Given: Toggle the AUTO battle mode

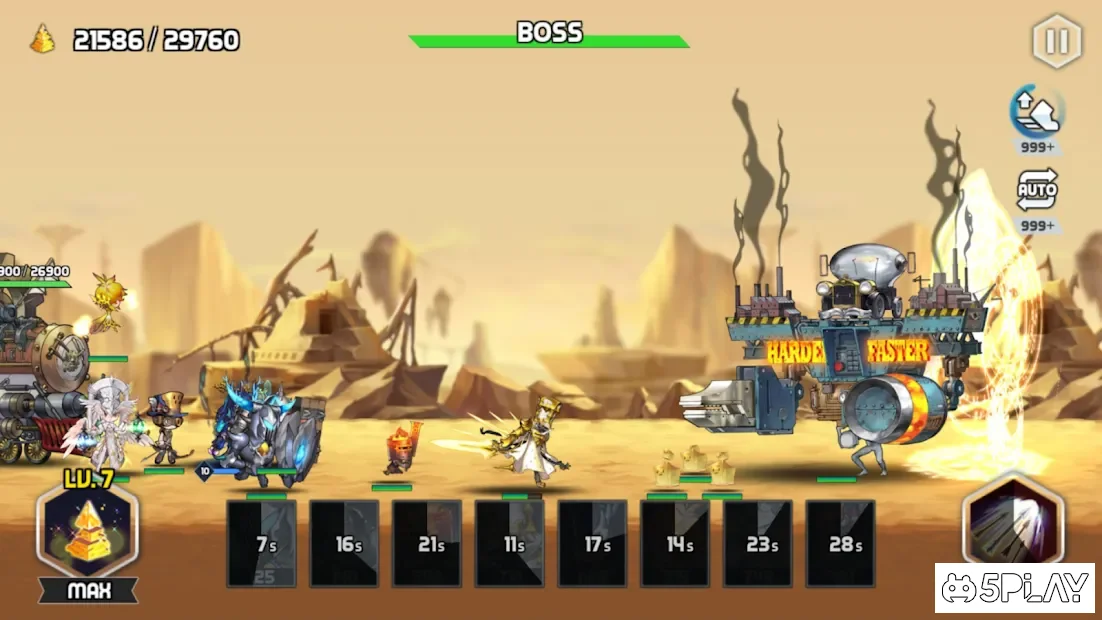Looking at the screenshot, I should 1037,190.
